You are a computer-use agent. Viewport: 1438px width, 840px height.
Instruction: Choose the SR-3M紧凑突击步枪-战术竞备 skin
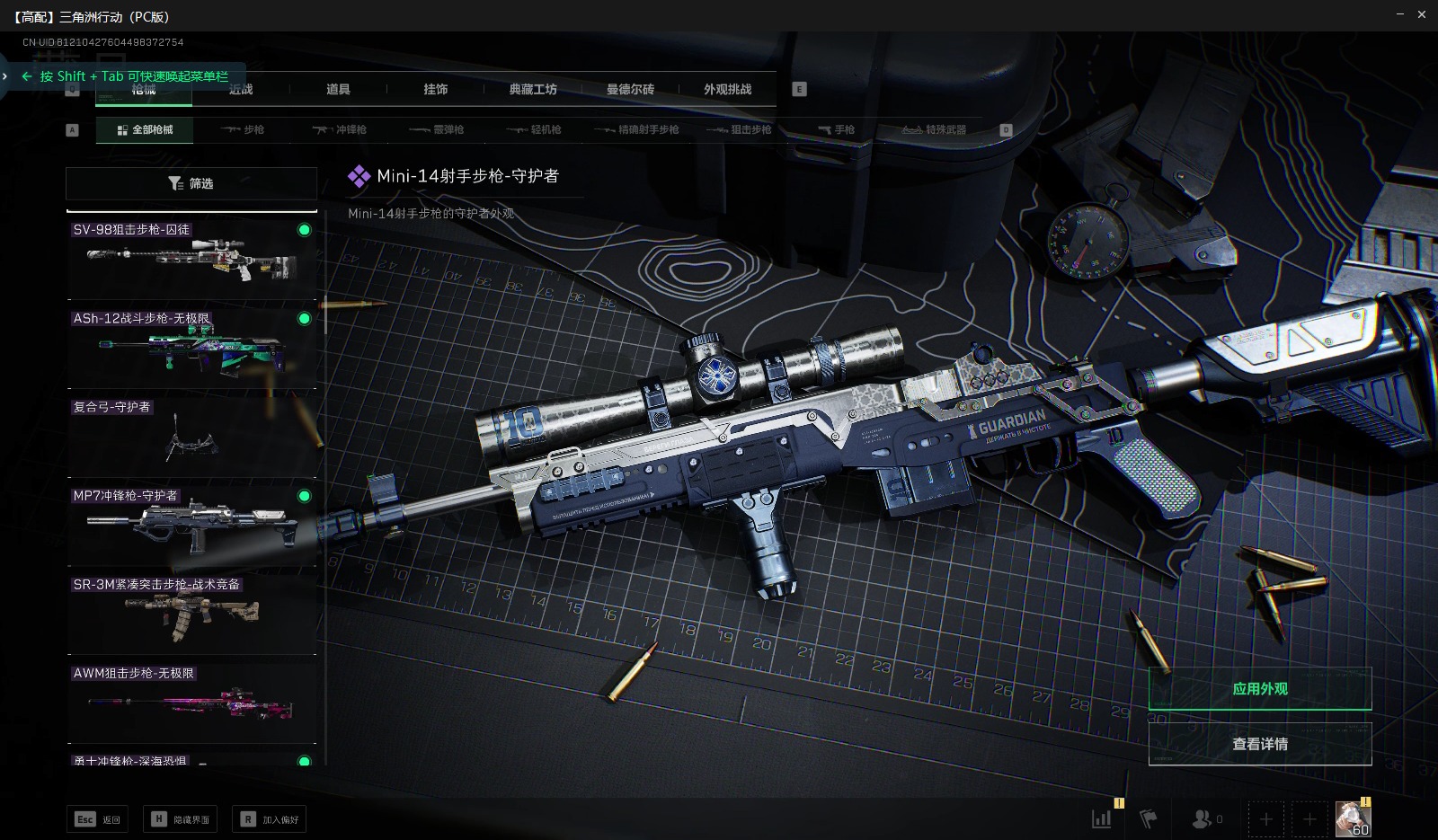tap(191, 614)
